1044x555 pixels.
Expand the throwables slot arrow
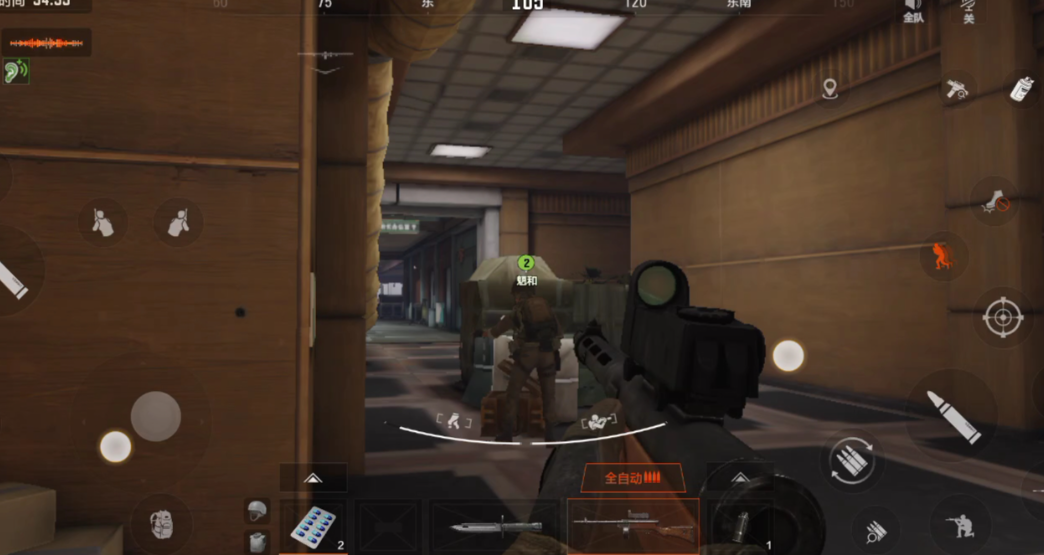tap(740, 477)
